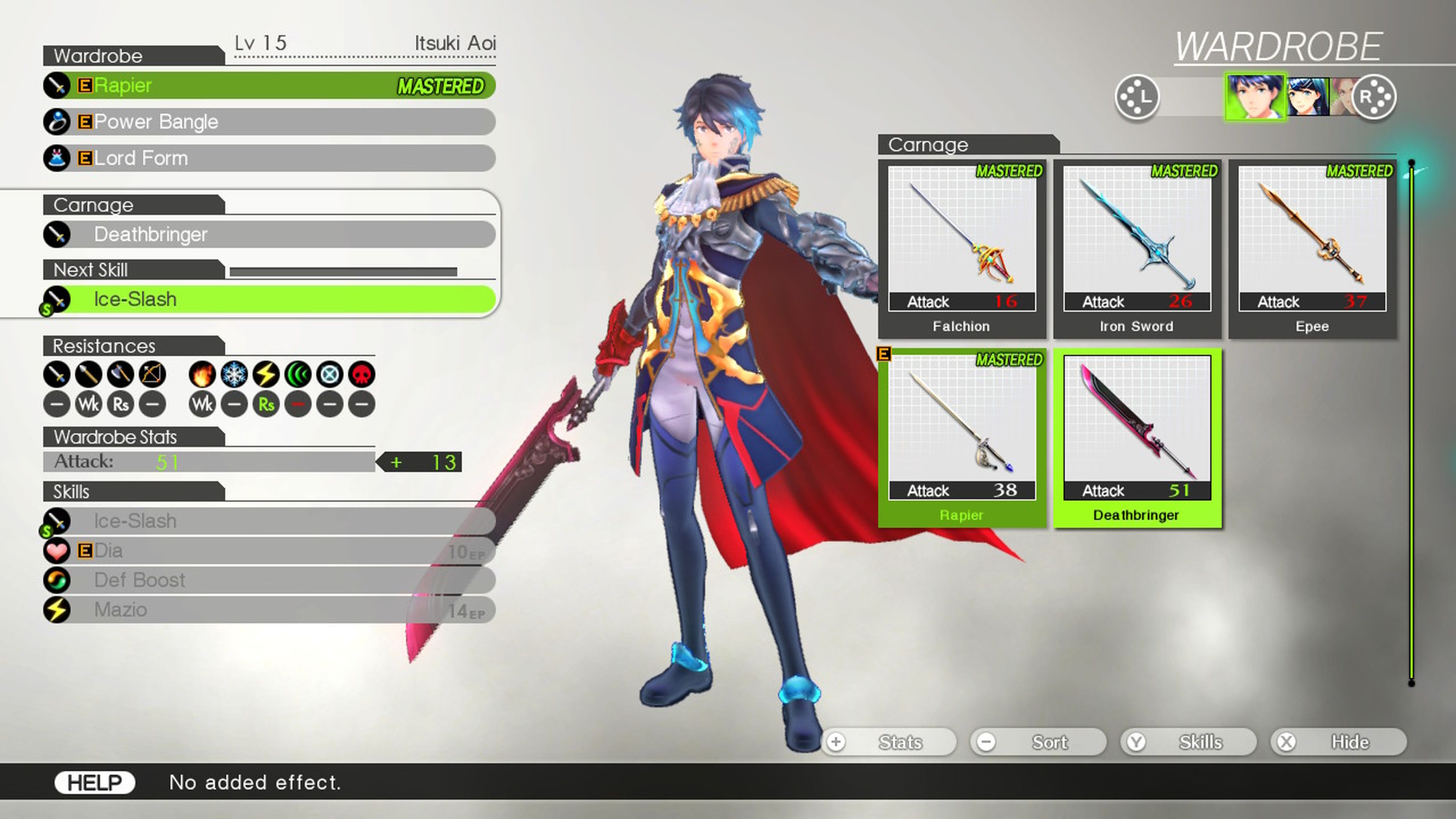This screenshot has width=1456, height=819.
Task: Select the bow resistance icon
Action: pyautogui.click(x=152, y=374)
